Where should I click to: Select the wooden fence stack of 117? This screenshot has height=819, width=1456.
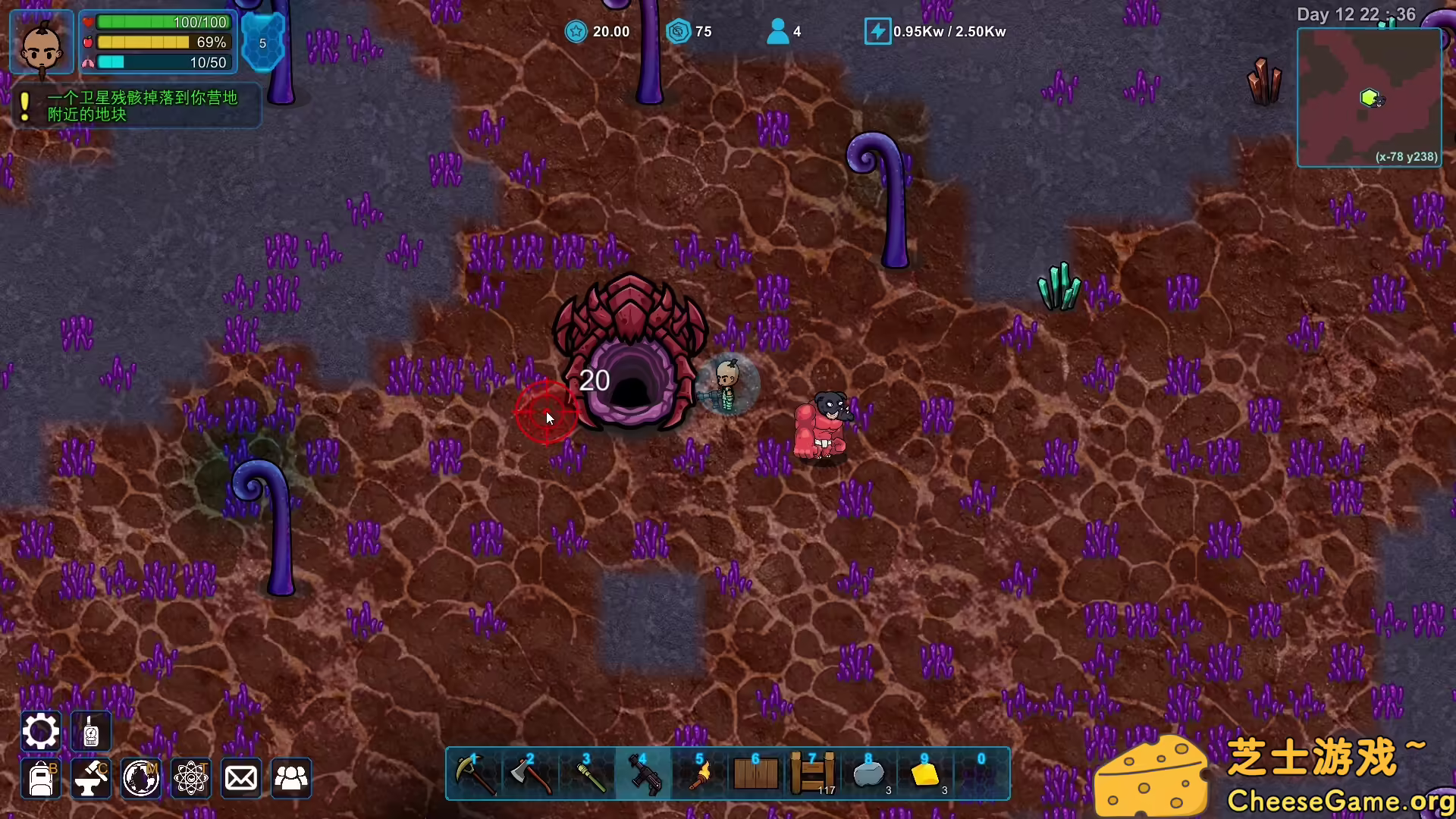coord(812,774)
